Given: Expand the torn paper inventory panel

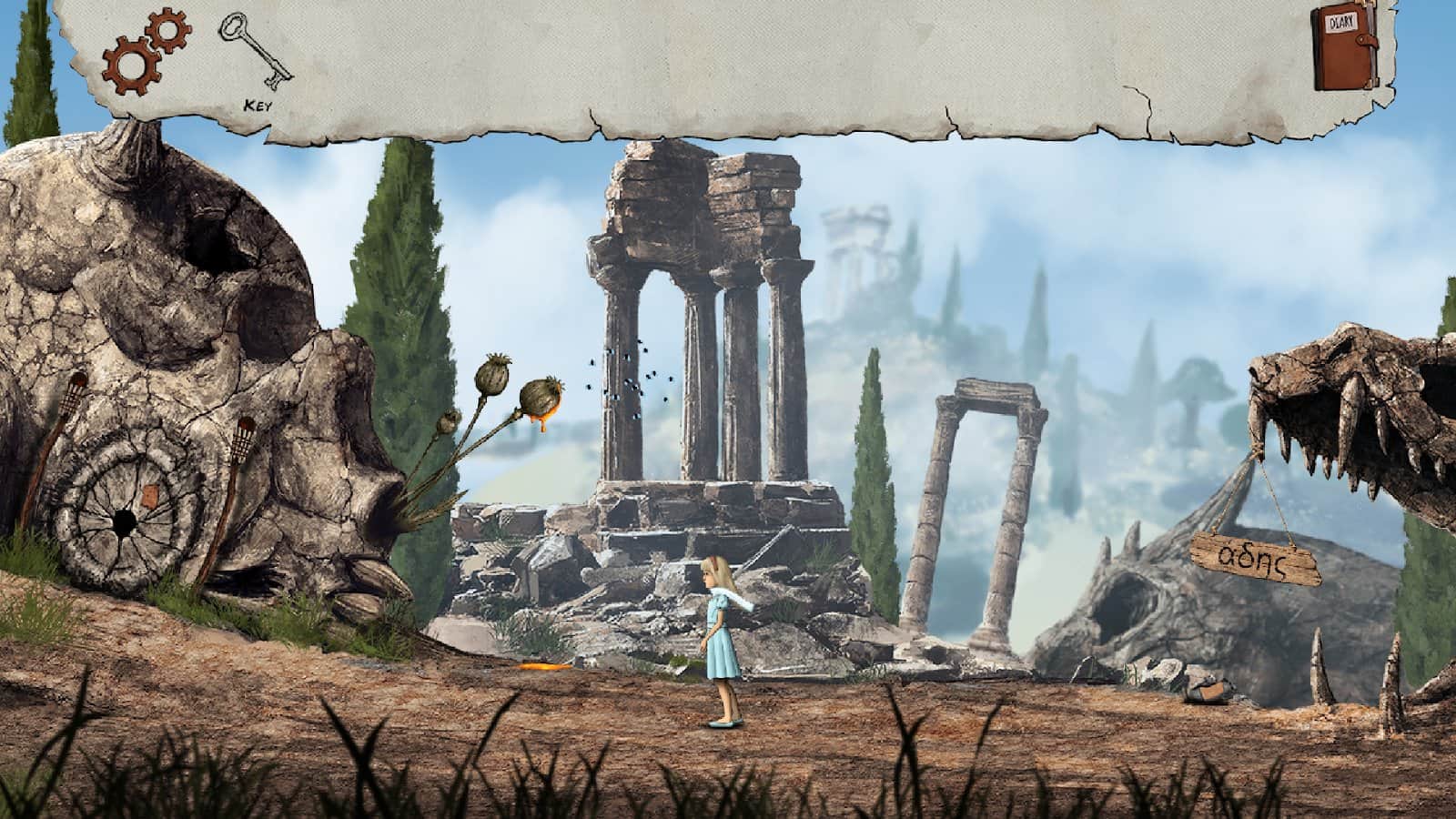Looking at the screenshot, I should (728, 64).
